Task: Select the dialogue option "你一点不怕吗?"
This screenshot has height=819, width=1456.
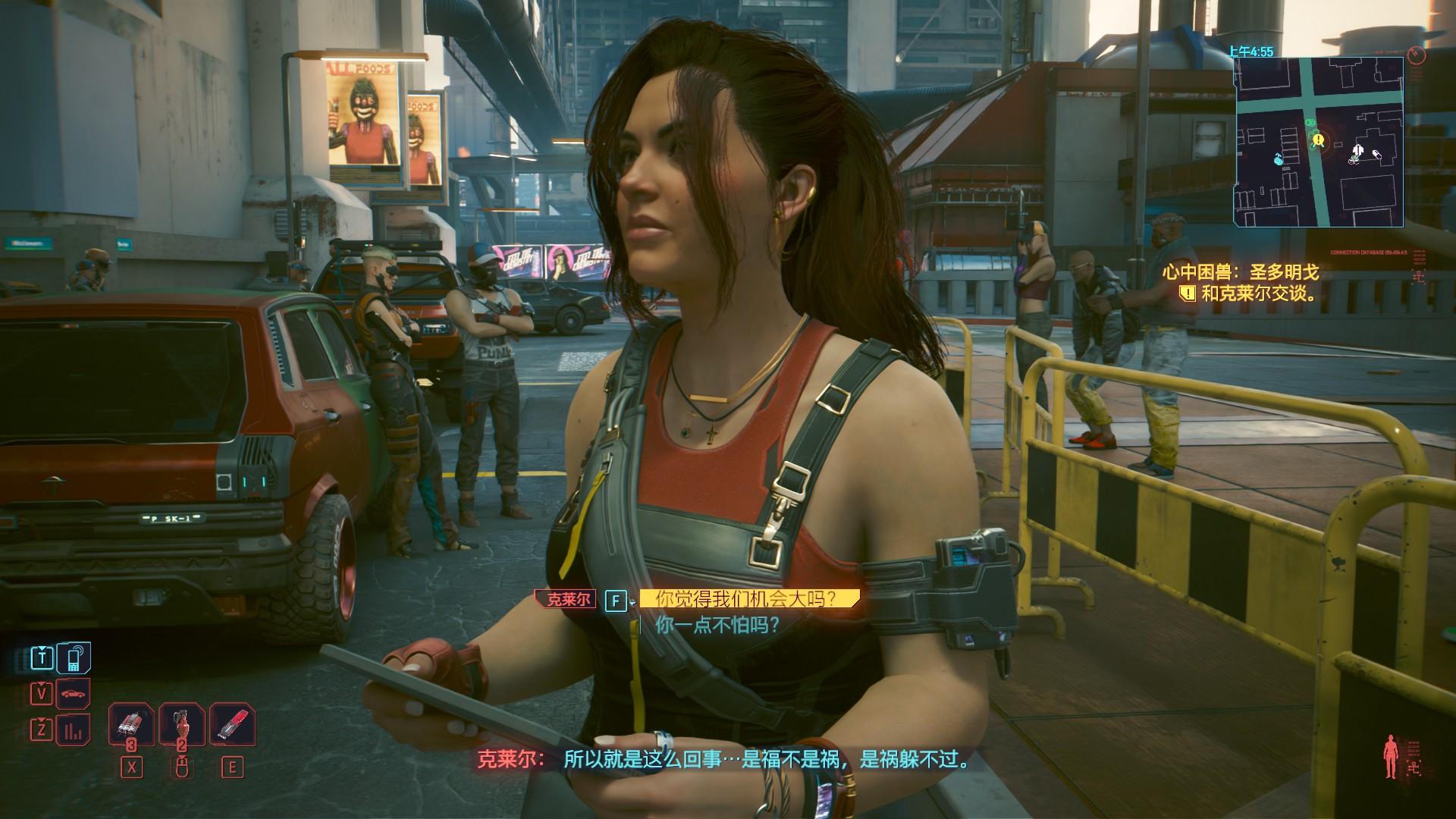Action: pos(717,626)
